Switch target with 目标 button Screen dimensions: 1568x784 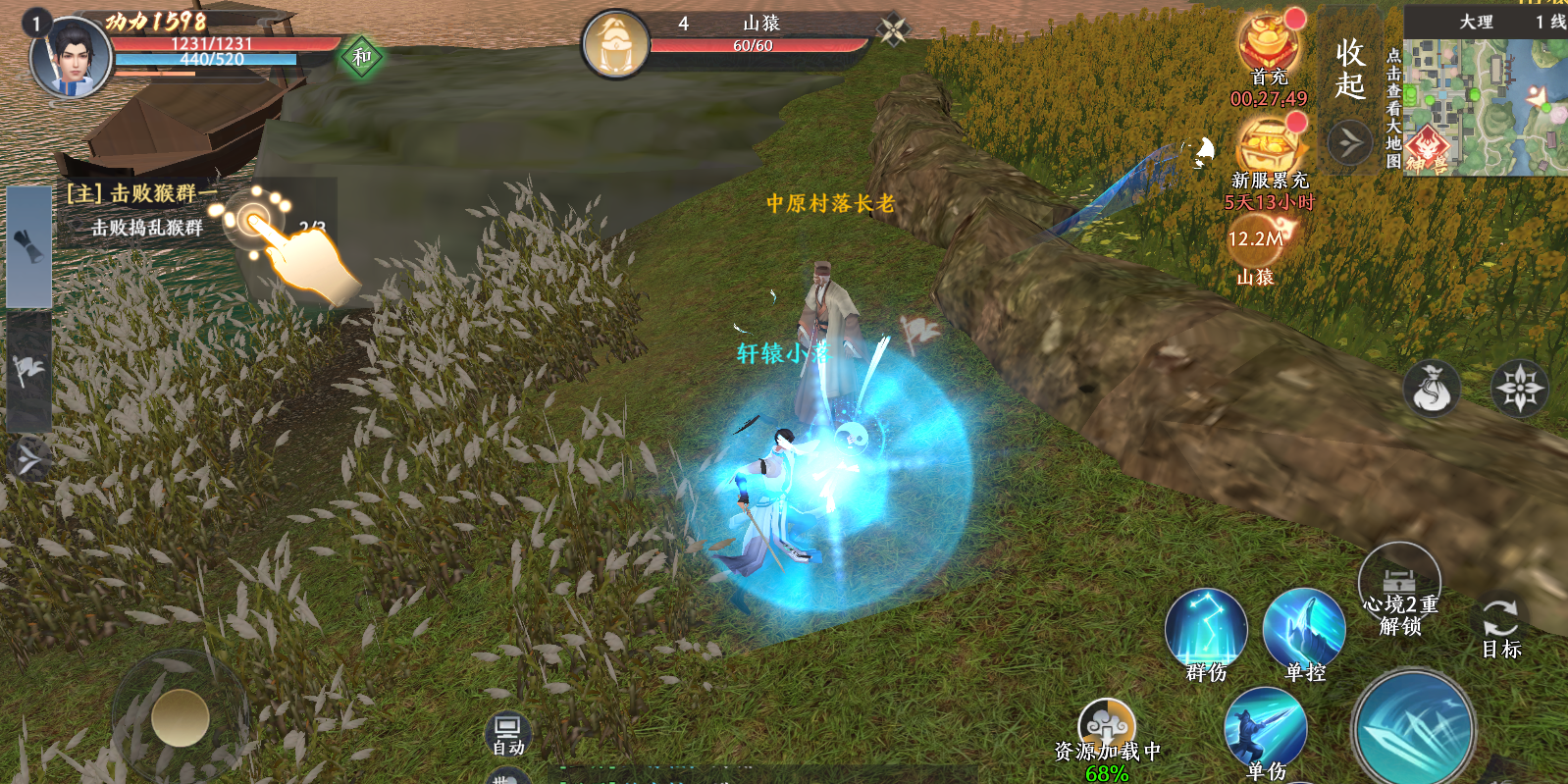coord(1500,626)
